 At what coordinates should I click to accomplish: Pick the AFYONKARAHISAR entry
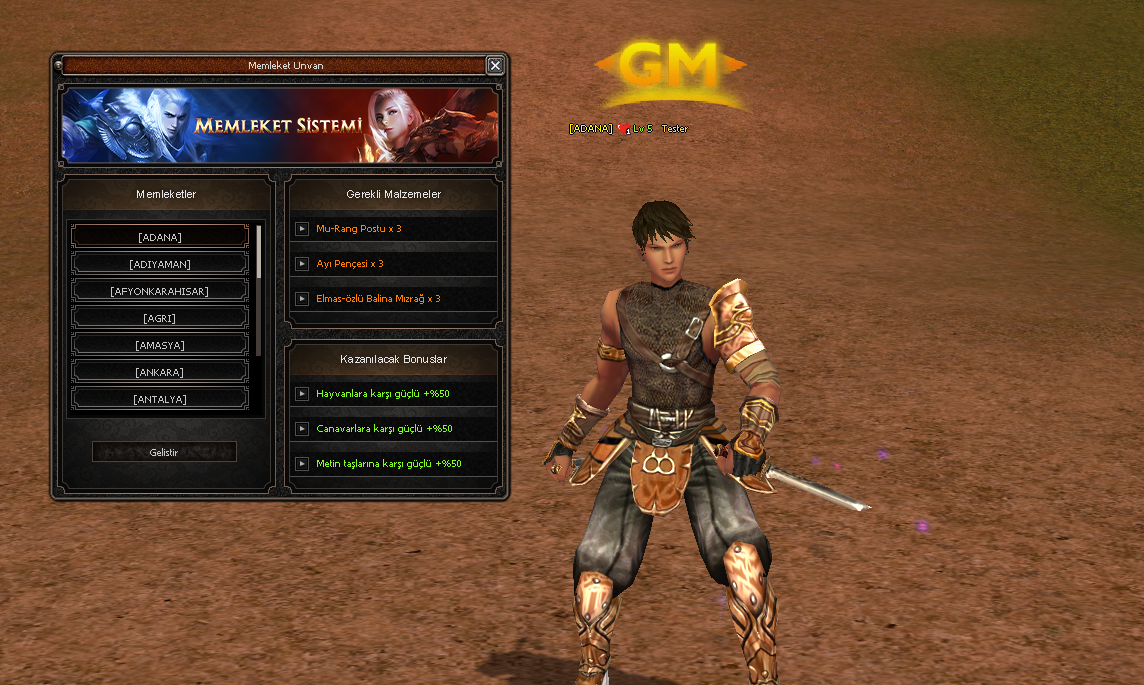pos(160,291)
